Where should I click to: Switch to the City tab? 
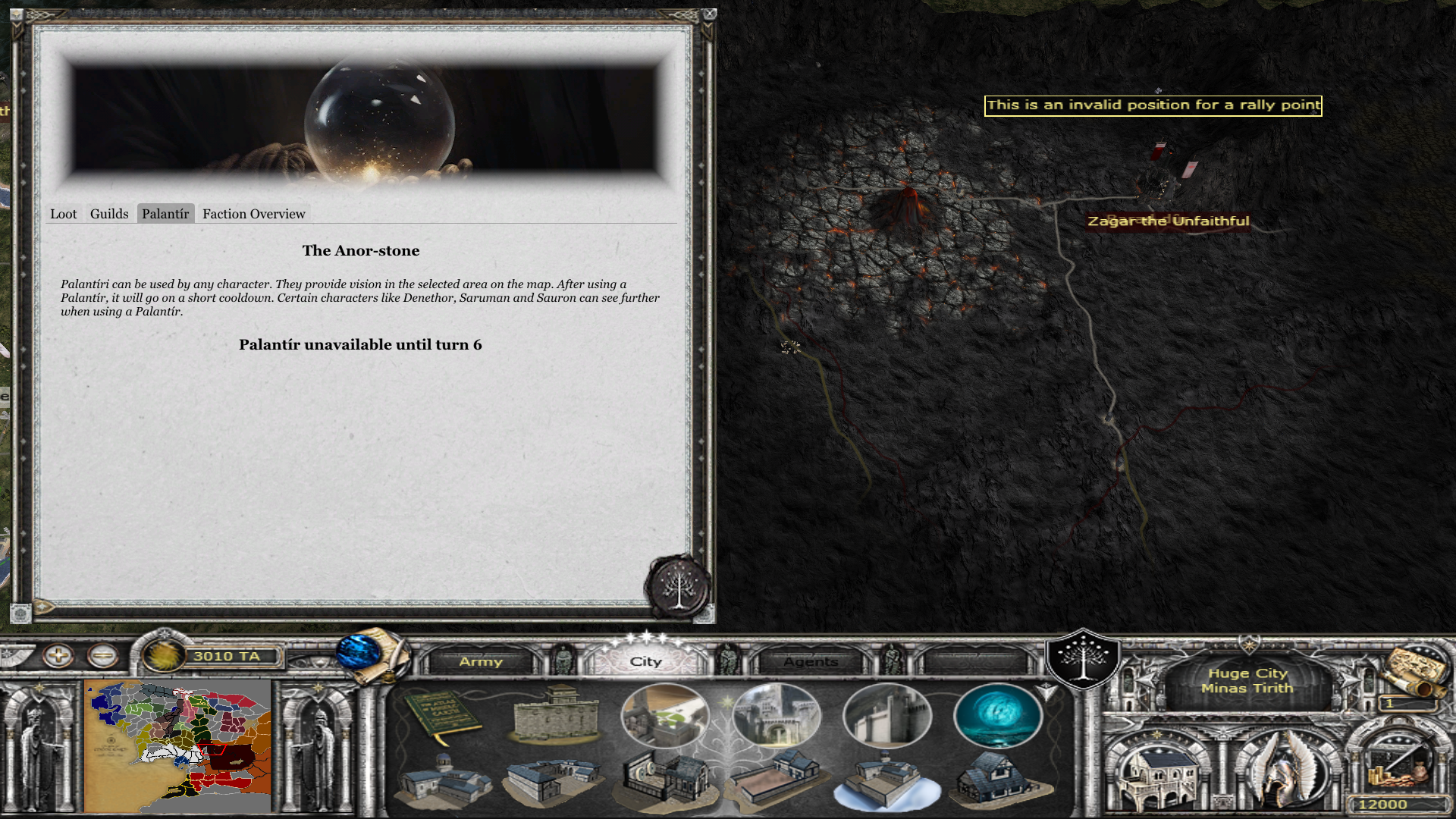(646, 661)
